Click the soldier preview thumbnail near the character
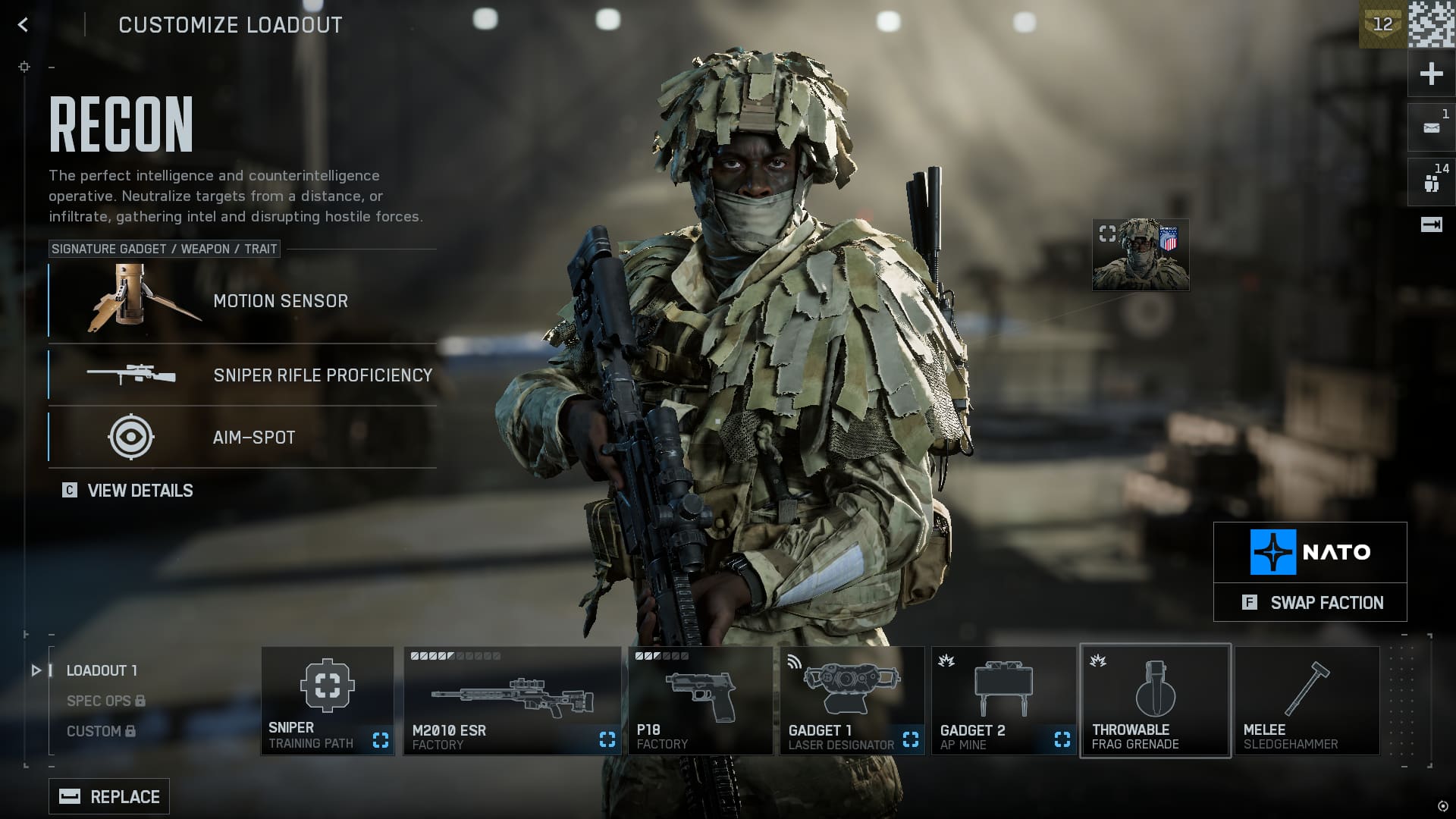This screenshot has width=1456, height=819. [1141, 255]
